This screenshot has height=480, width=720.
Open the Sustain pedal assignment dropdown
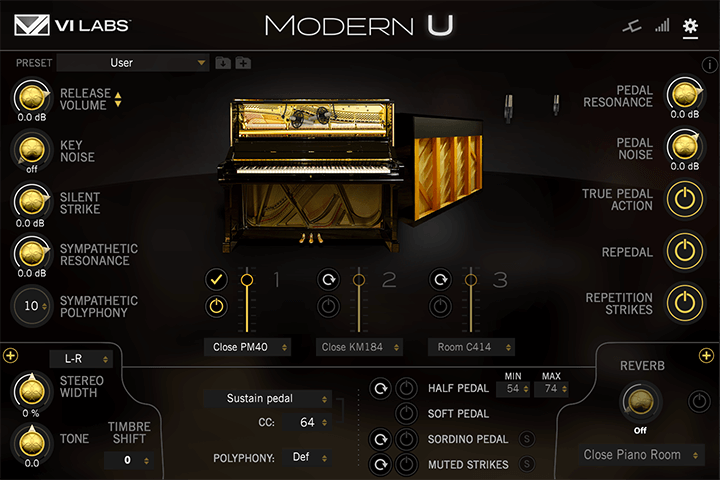click(x=265, y=398)
